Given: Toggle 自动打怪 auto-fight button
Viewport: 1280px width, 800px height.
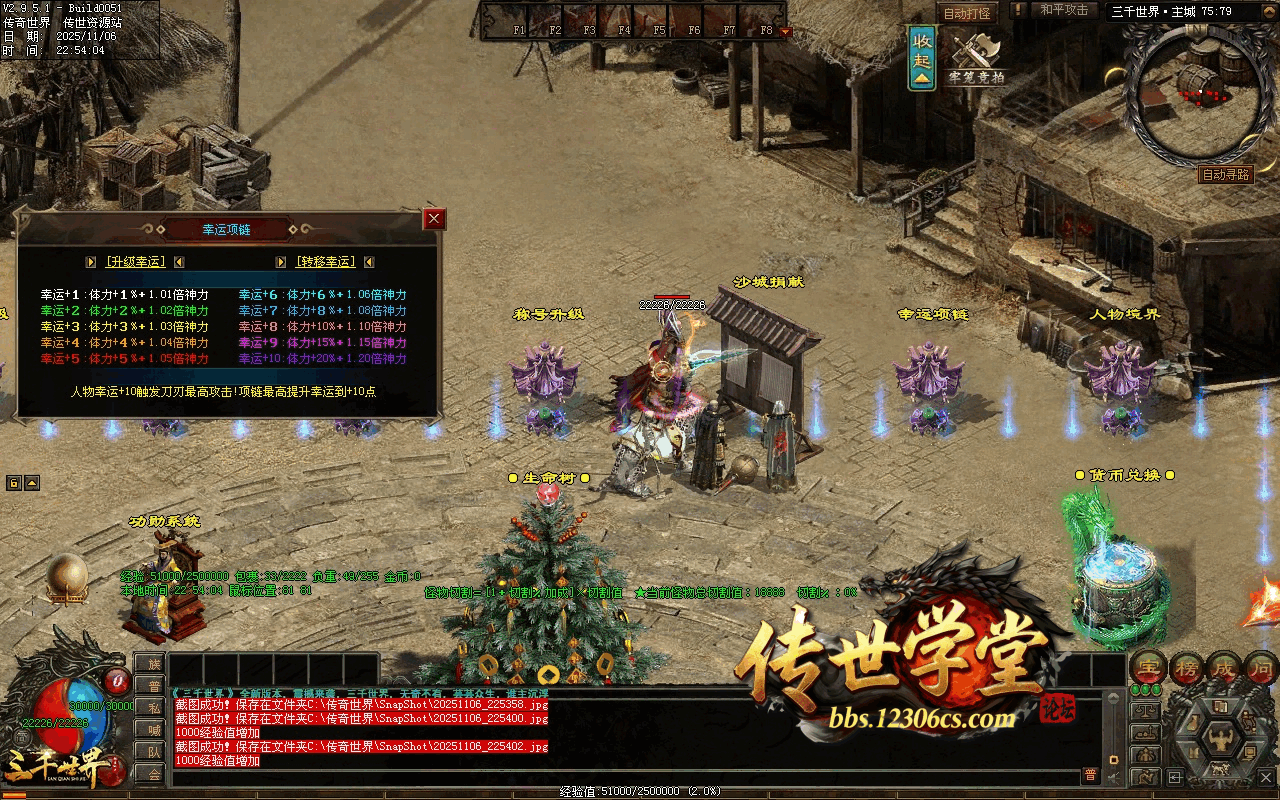Looking at the screenshot, I should click(x=967, y=13).
